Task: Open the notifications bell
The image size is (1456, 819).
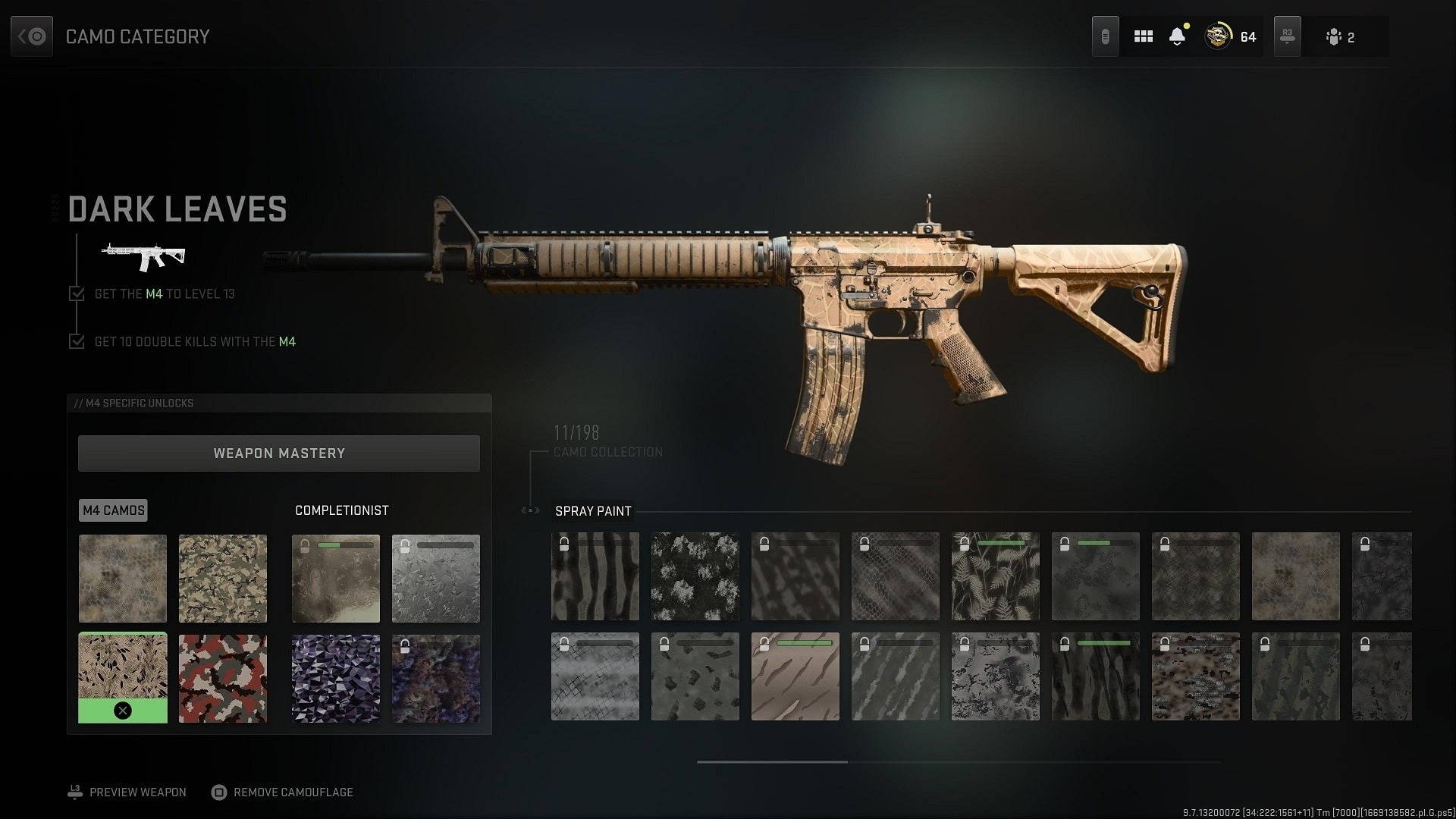Action: coord(1177,36)
